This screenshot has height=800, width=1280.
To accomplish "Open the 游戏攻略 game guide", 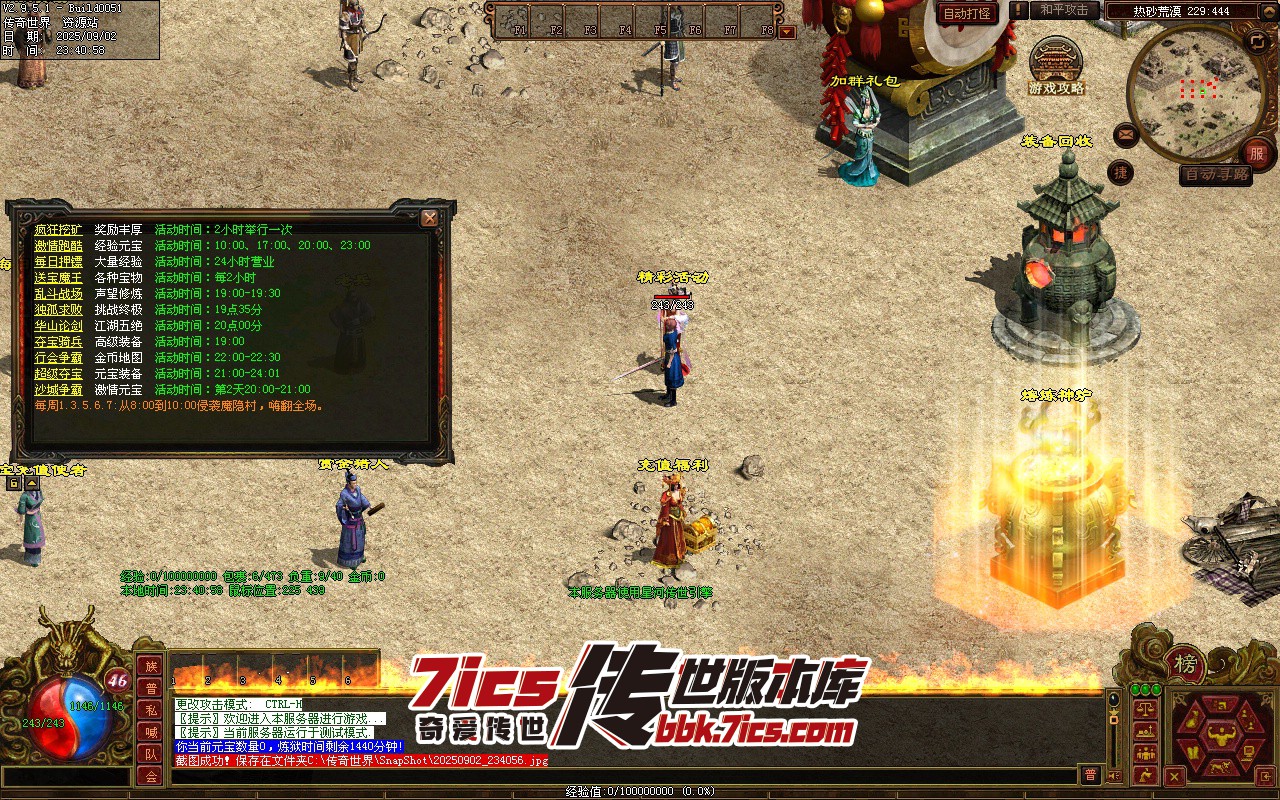I will pos(1056,66).
